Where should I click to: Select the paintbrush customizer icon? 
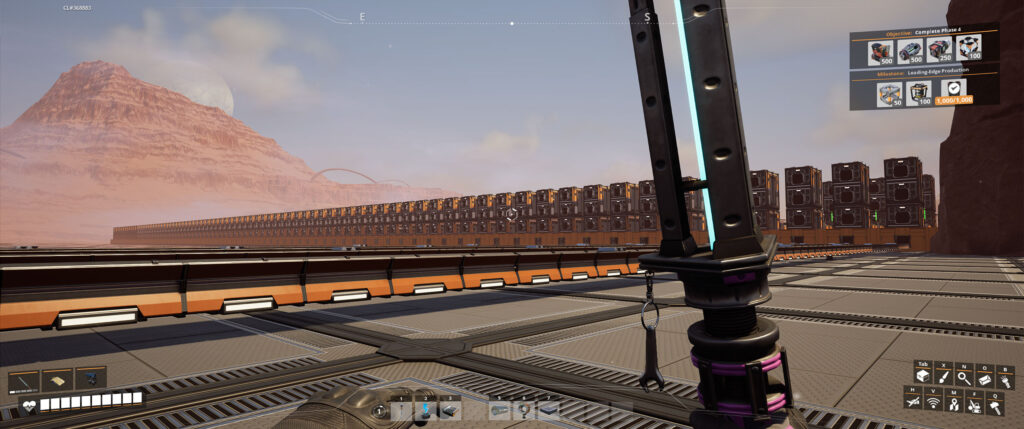(x=944, y=376)
